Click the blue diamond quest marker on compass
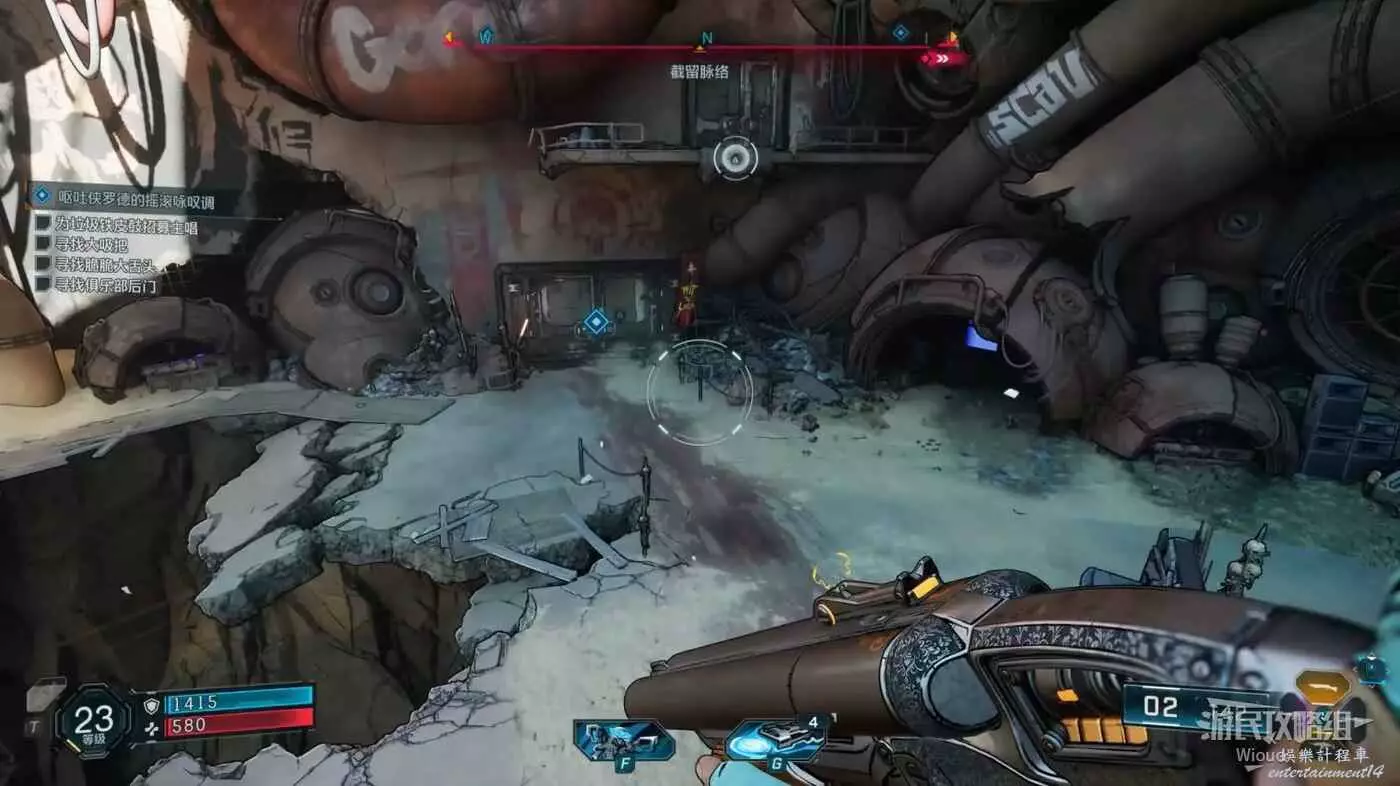The image size is (1400, 786). click(900, 33)
